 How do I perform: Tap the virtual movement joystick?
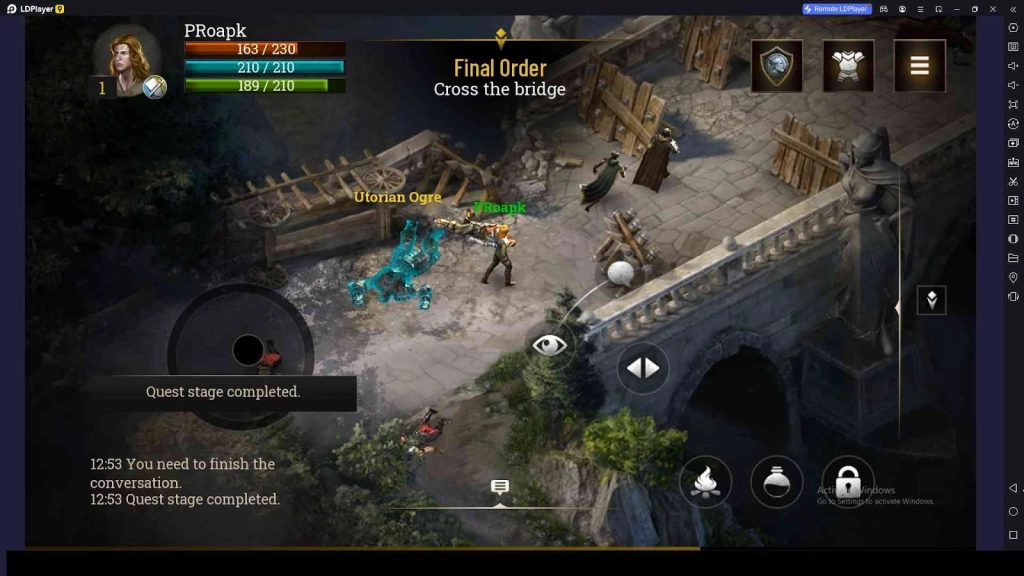point(247,351)
